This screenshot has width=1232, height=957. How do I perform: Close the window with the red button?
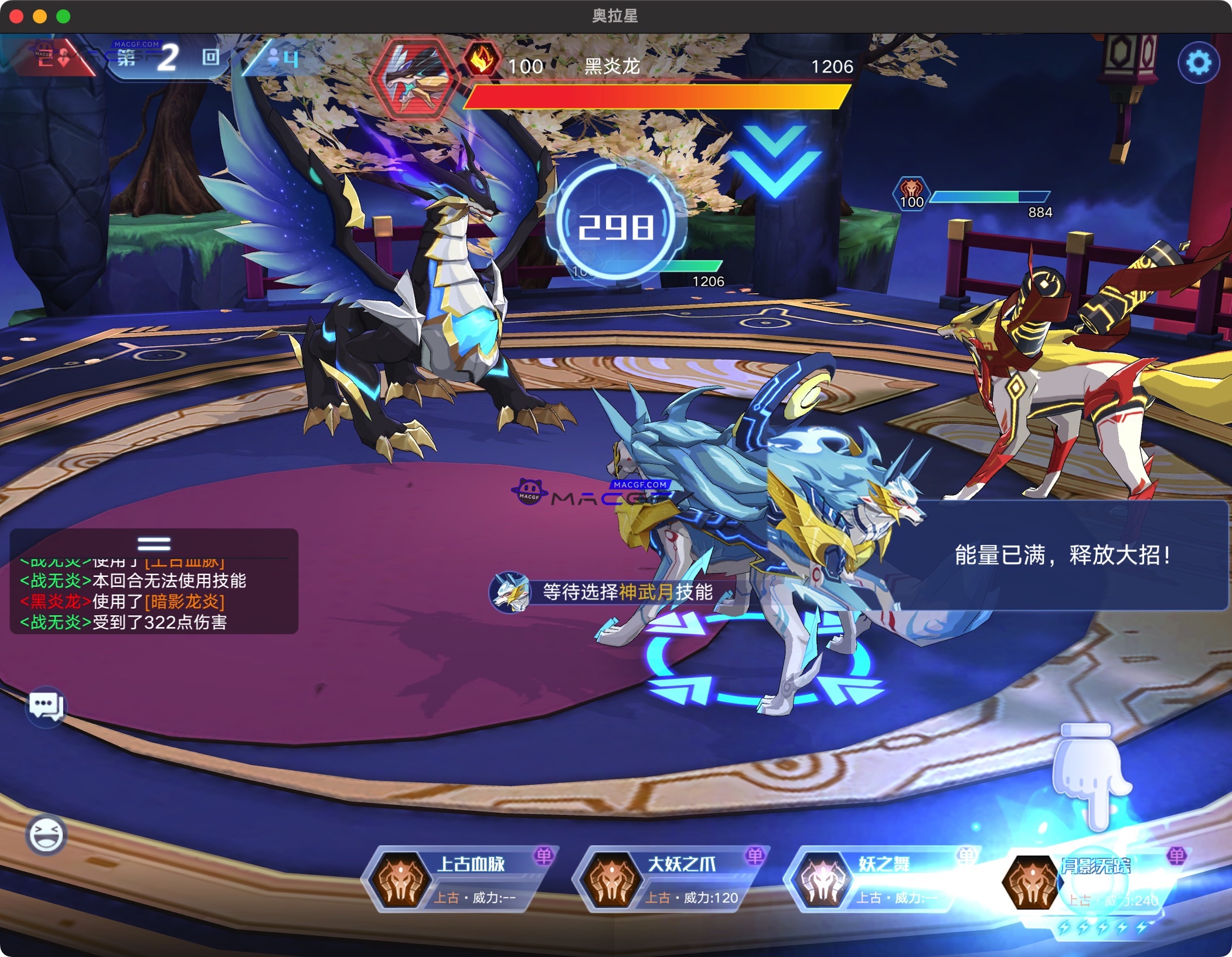pos(16,16)
